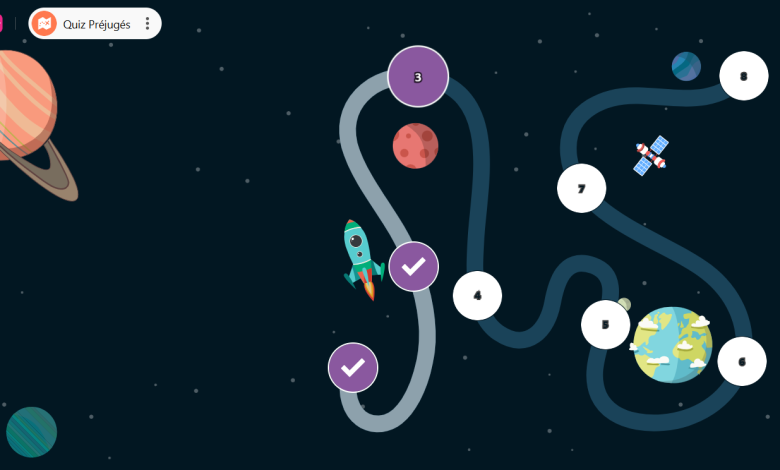This screenshot has width=780, height=470.
Task: Open level node number 8
Action: [x=743, y=76]
